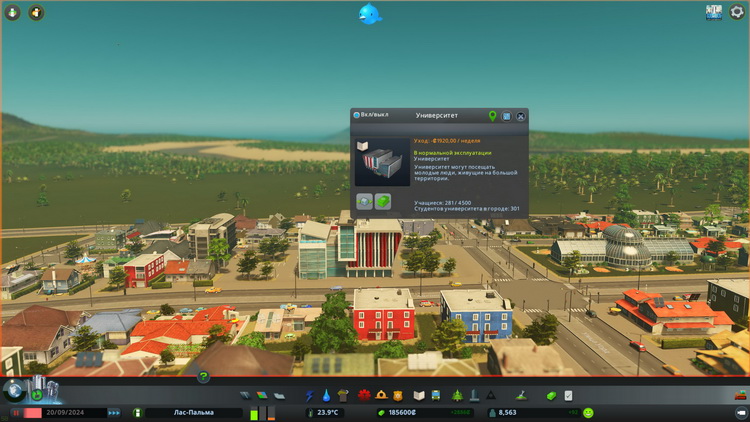Close the Университет info panel
The height and width of the screenshot is (422, 750).
521,116
